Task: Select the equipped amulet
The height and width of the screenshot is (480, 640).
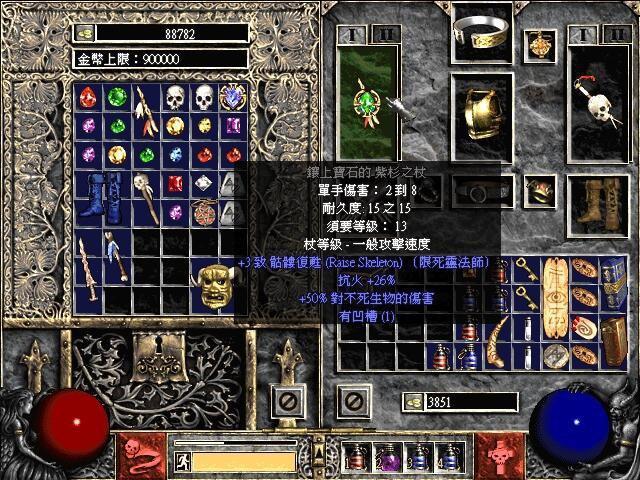Action: point(542,44)
